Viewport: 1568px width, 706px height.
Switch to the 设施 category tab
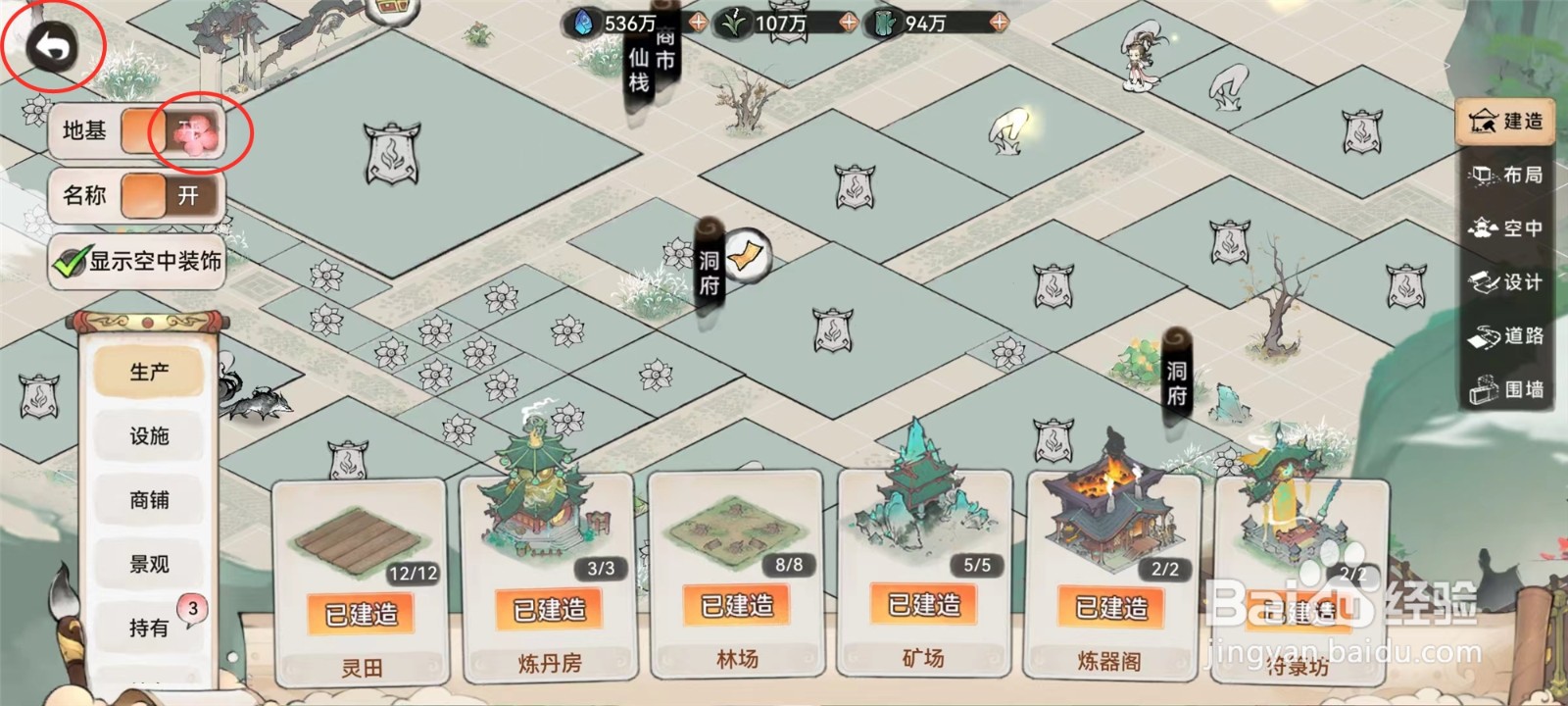pyautogui.click(x=148, y=436)
